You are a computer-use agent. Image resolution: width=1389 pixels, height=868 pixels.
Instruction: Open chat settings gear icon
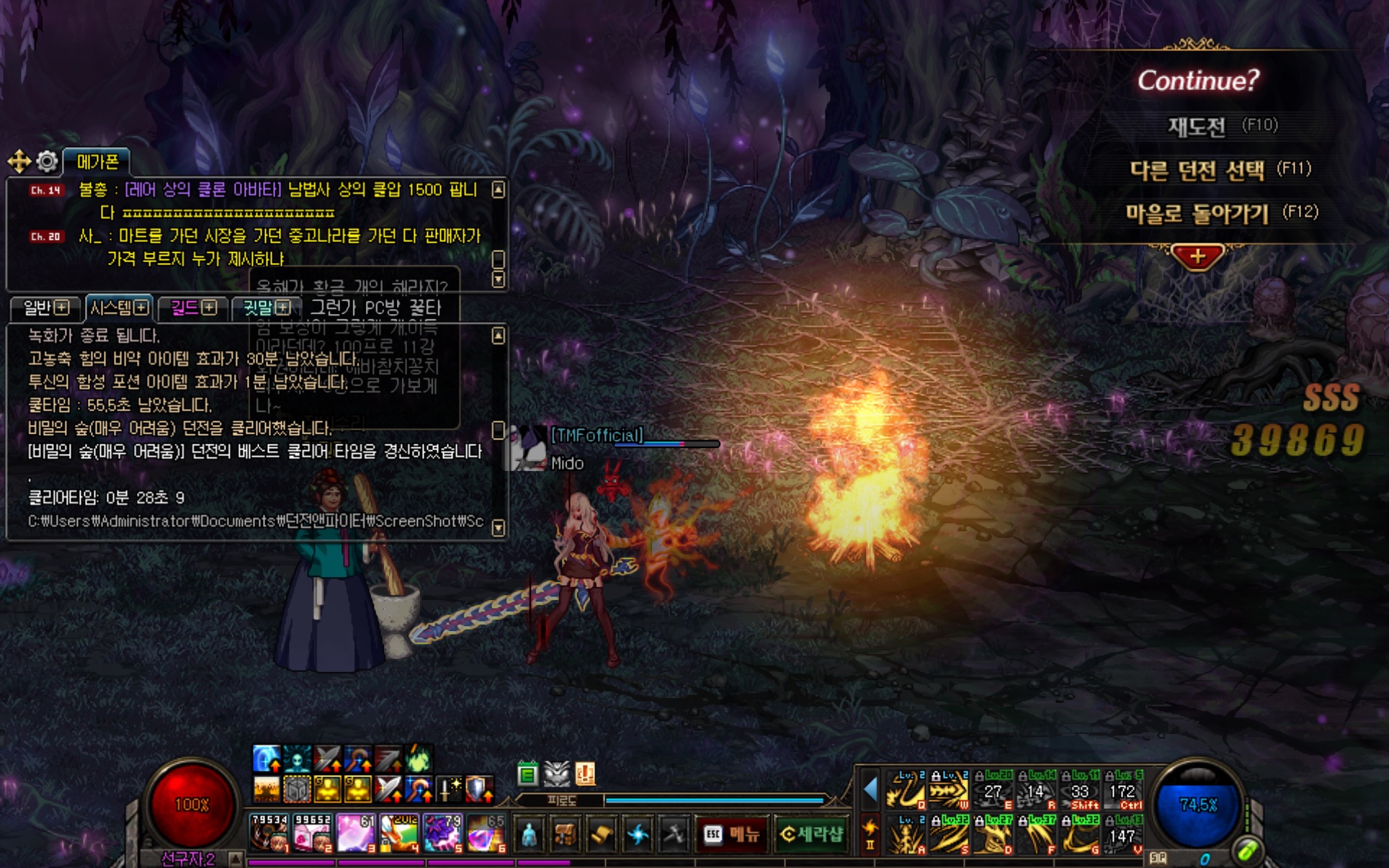coord(48,161)
